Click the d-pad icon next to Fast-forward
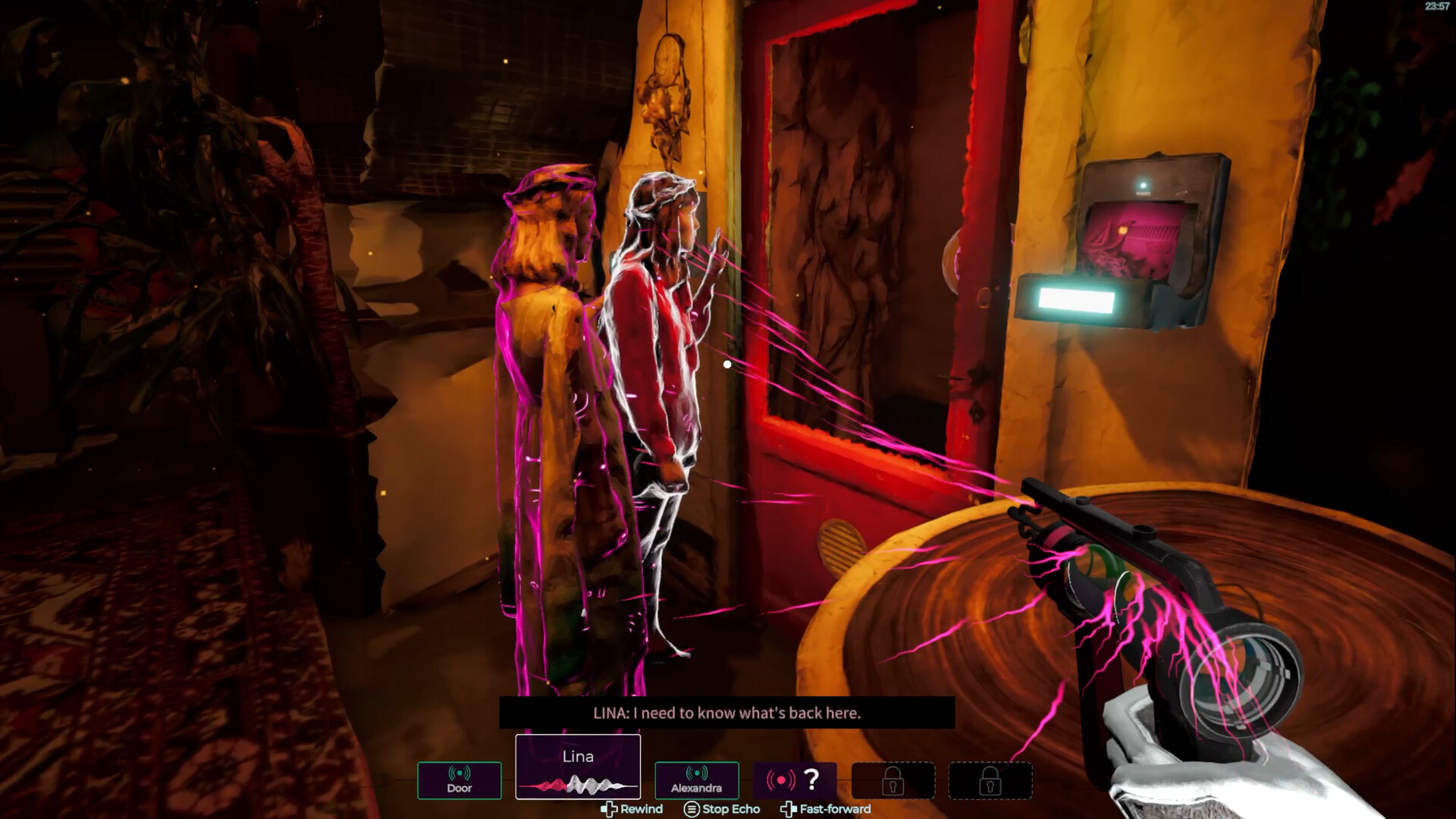 tap(789, 809)
